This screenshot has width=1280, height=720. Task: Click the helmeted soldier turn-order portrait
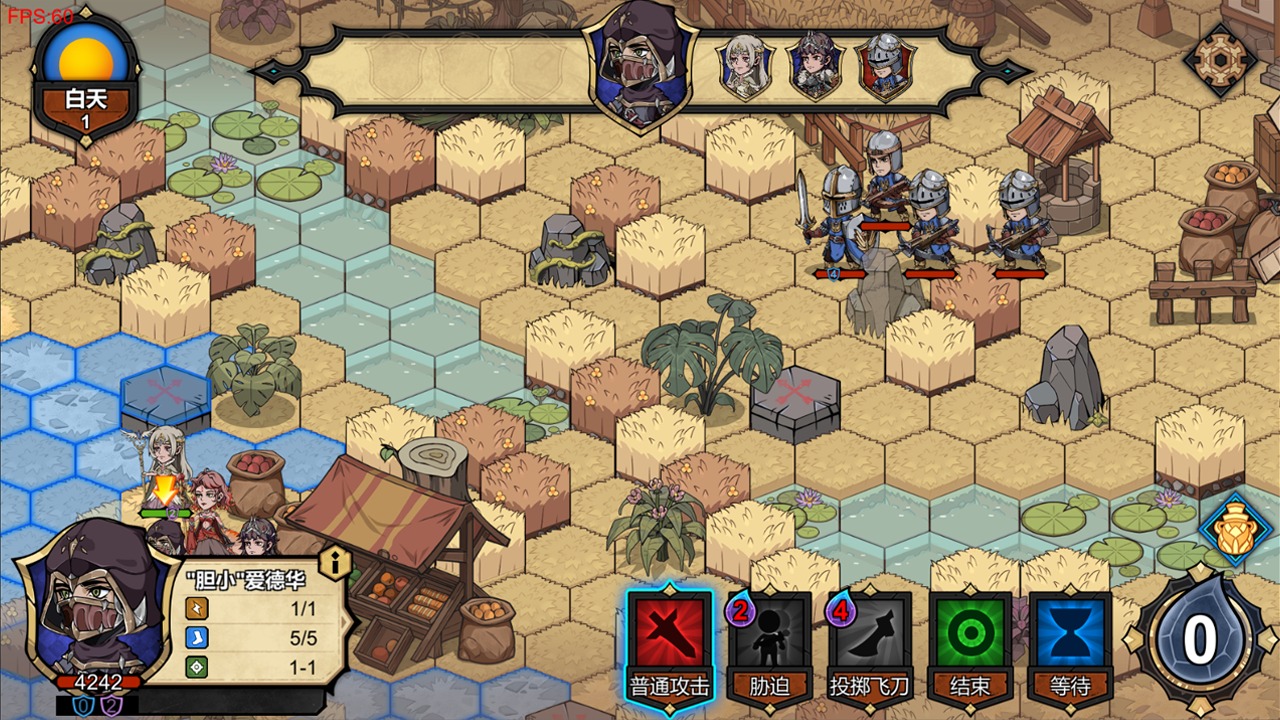885,67
